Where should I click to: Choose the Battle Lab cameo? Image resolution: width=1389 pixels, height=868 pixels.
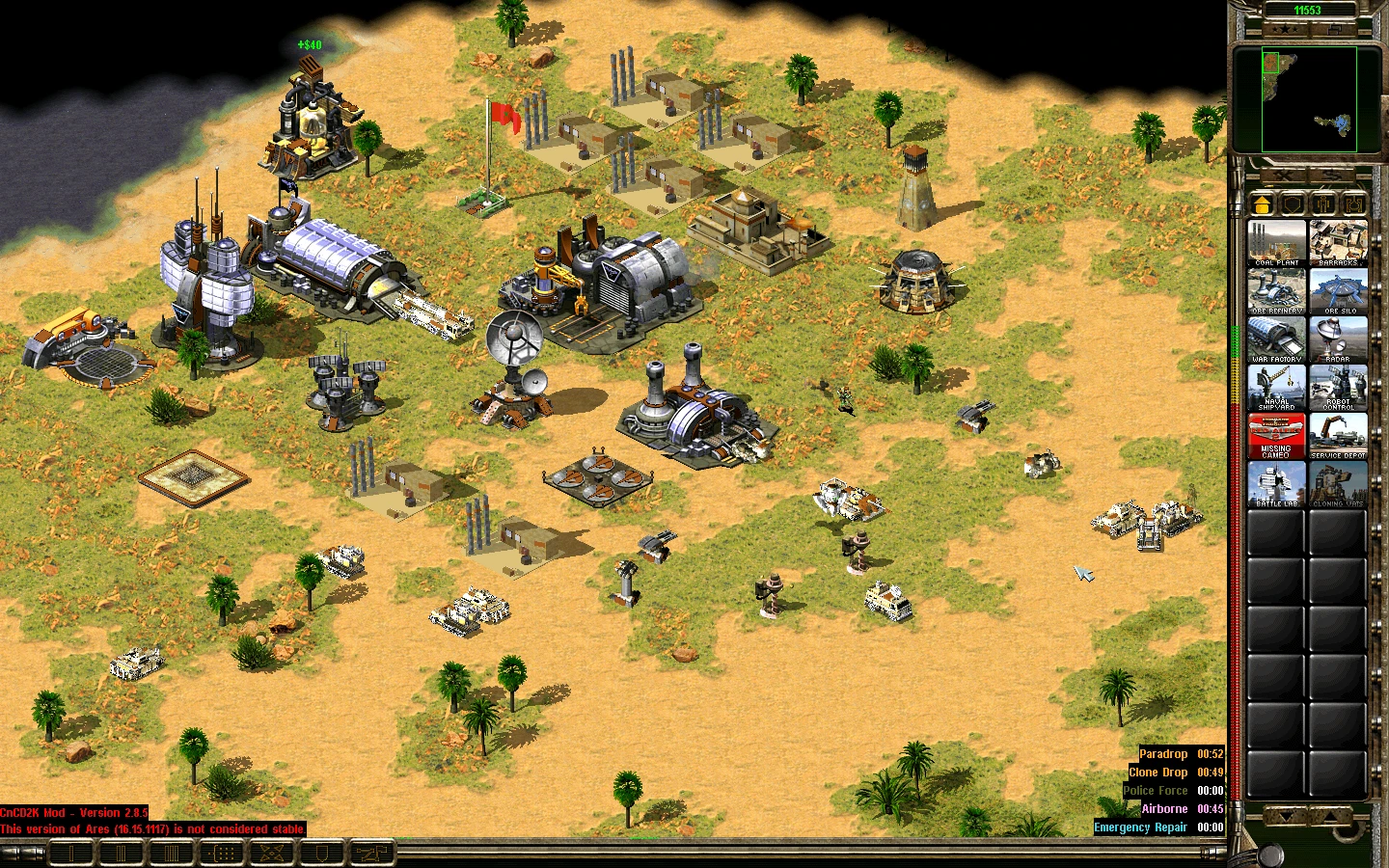click(1276, 484)
